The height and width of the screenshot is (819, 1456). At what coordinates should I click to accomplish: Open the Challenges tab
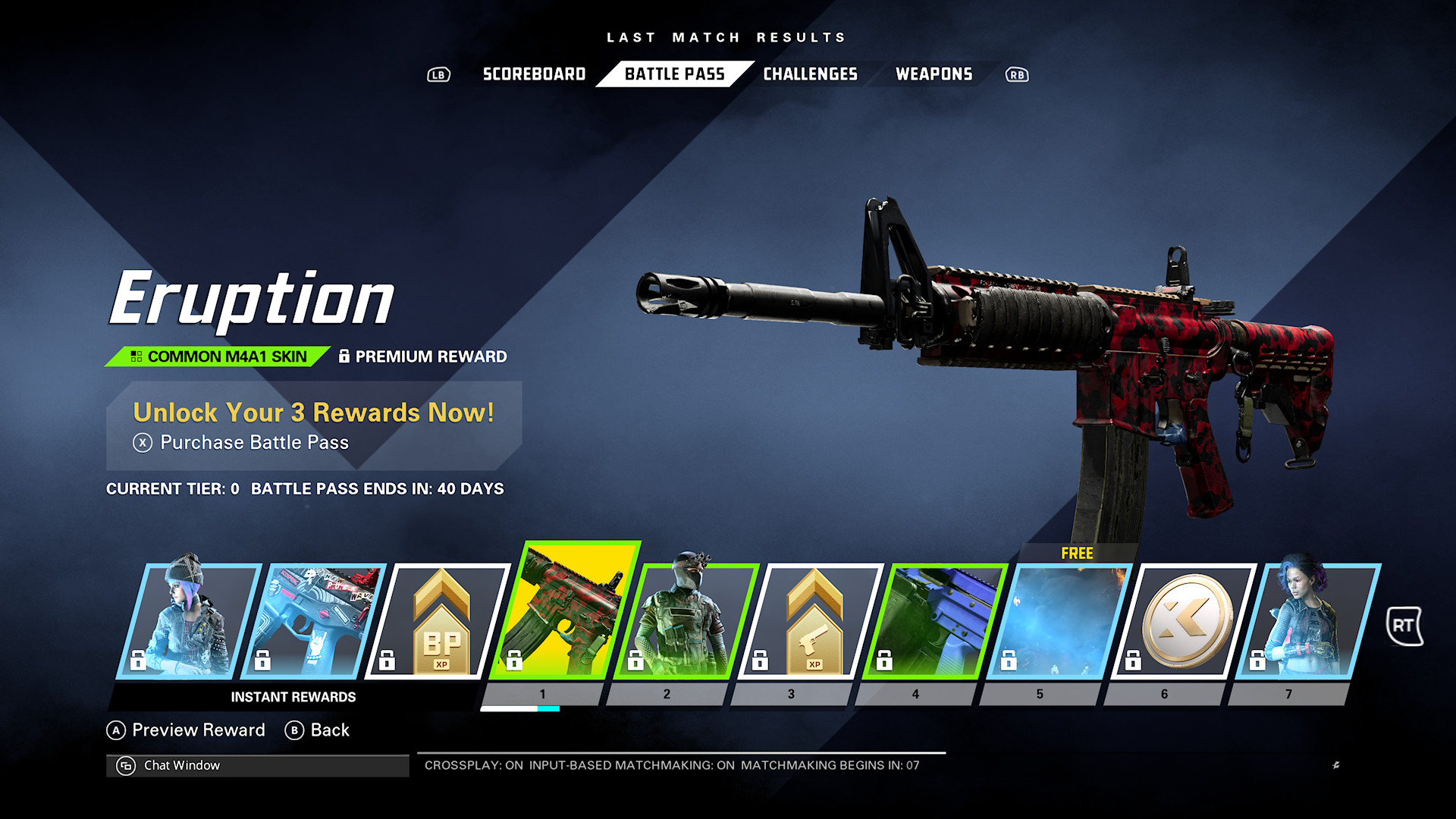[x=810, y=74]
